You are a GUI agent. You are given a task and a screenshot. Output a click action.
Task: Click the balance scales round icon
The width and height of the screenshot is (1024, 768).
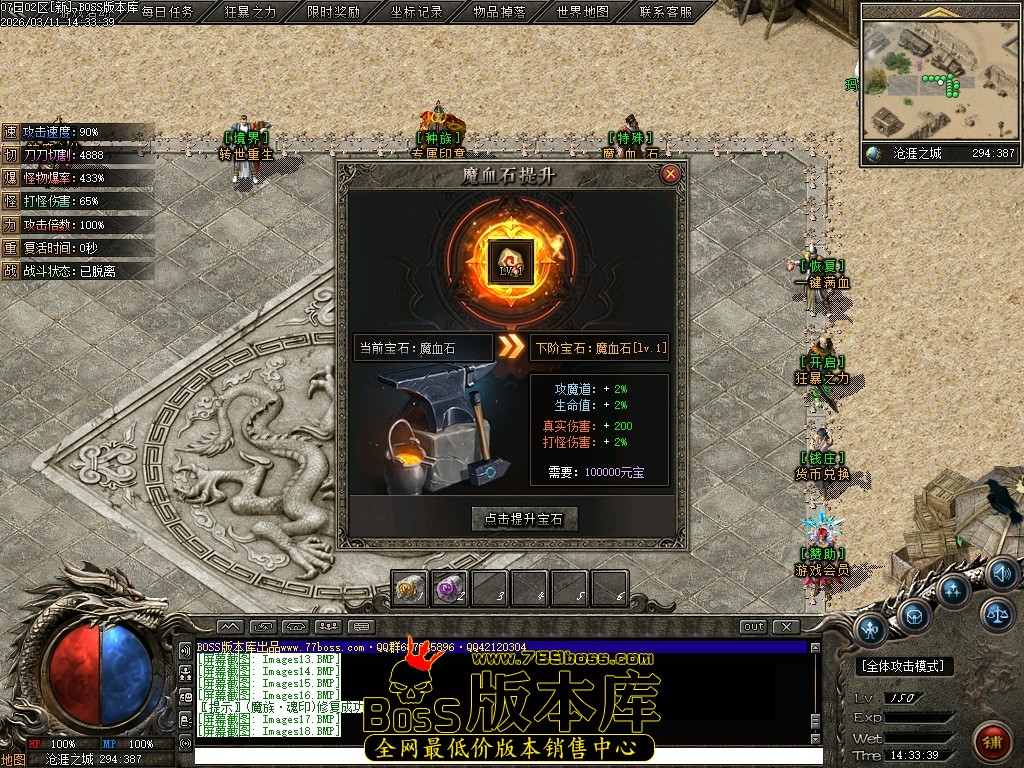click(996, 614)
